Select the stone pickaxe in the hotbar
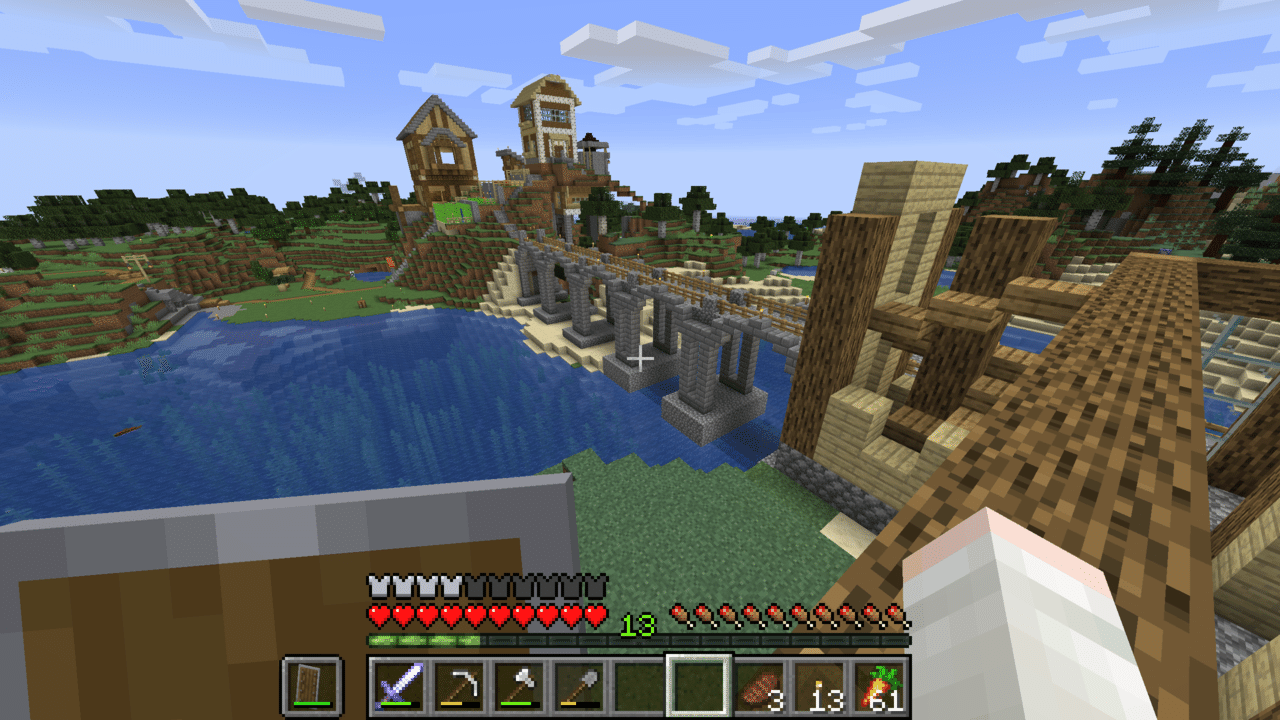The image size is (1280, 720). pyautogui.click(x=463, y=684)
